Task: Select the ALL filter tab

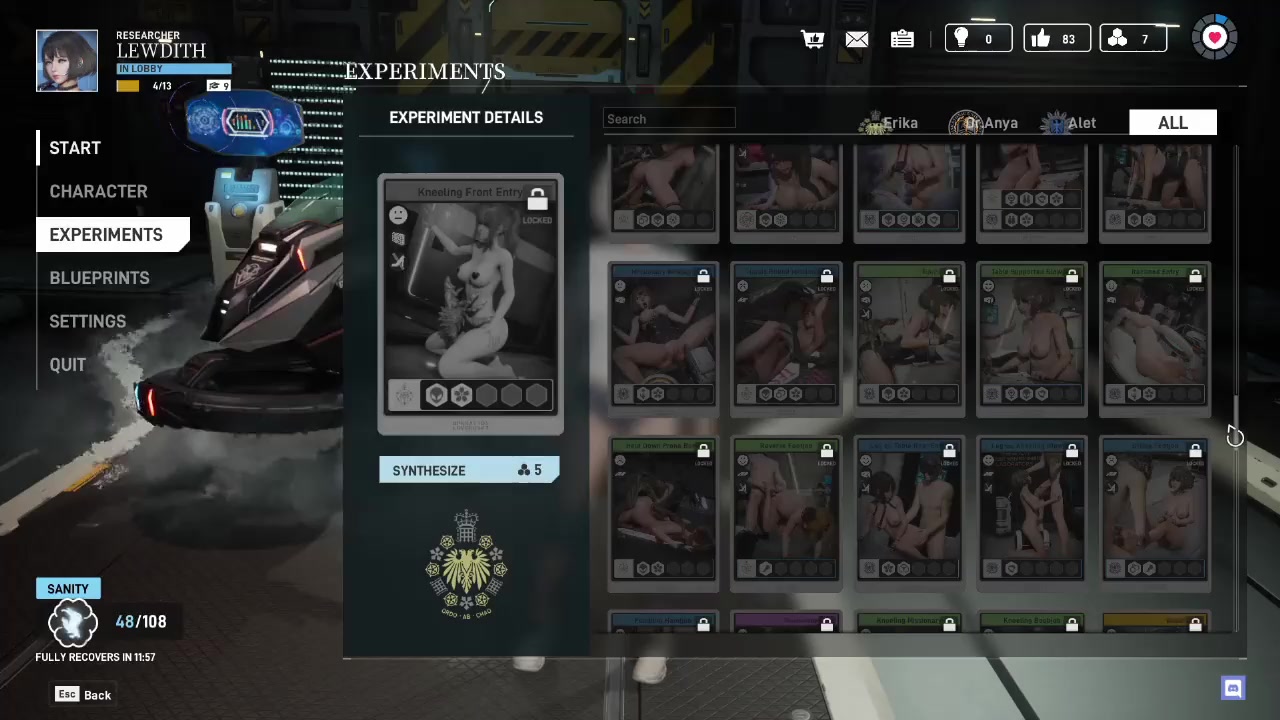Action: [x=1172, y=123]
